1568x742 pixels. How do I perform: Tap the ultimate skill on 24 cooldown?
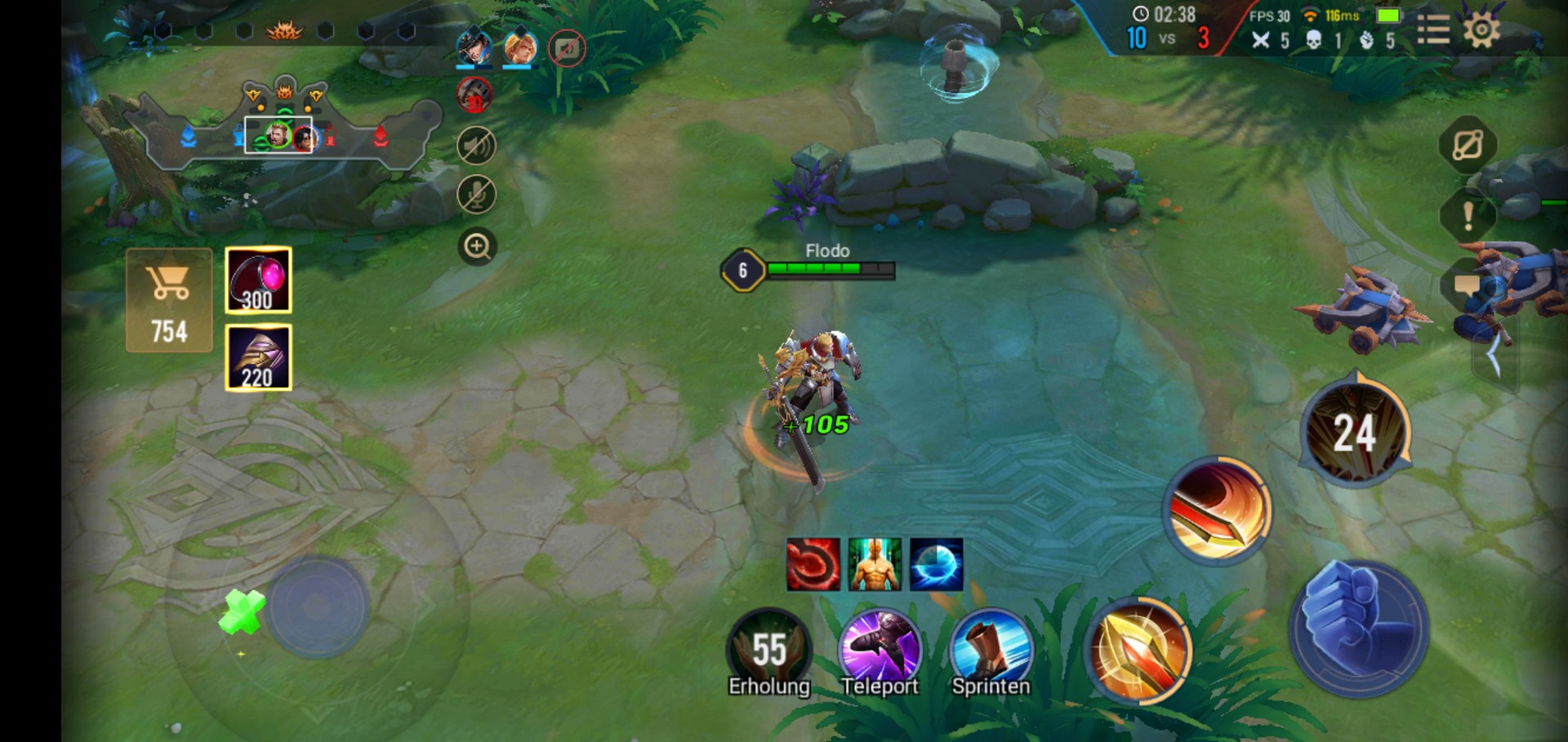coord(1356,432)
